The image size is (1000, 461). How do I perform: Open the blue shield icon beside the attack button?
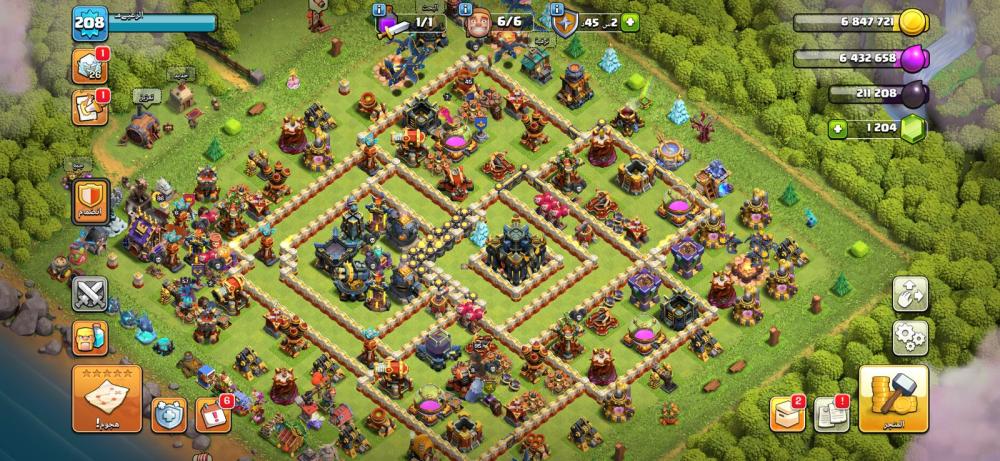[x=167, y=413]
